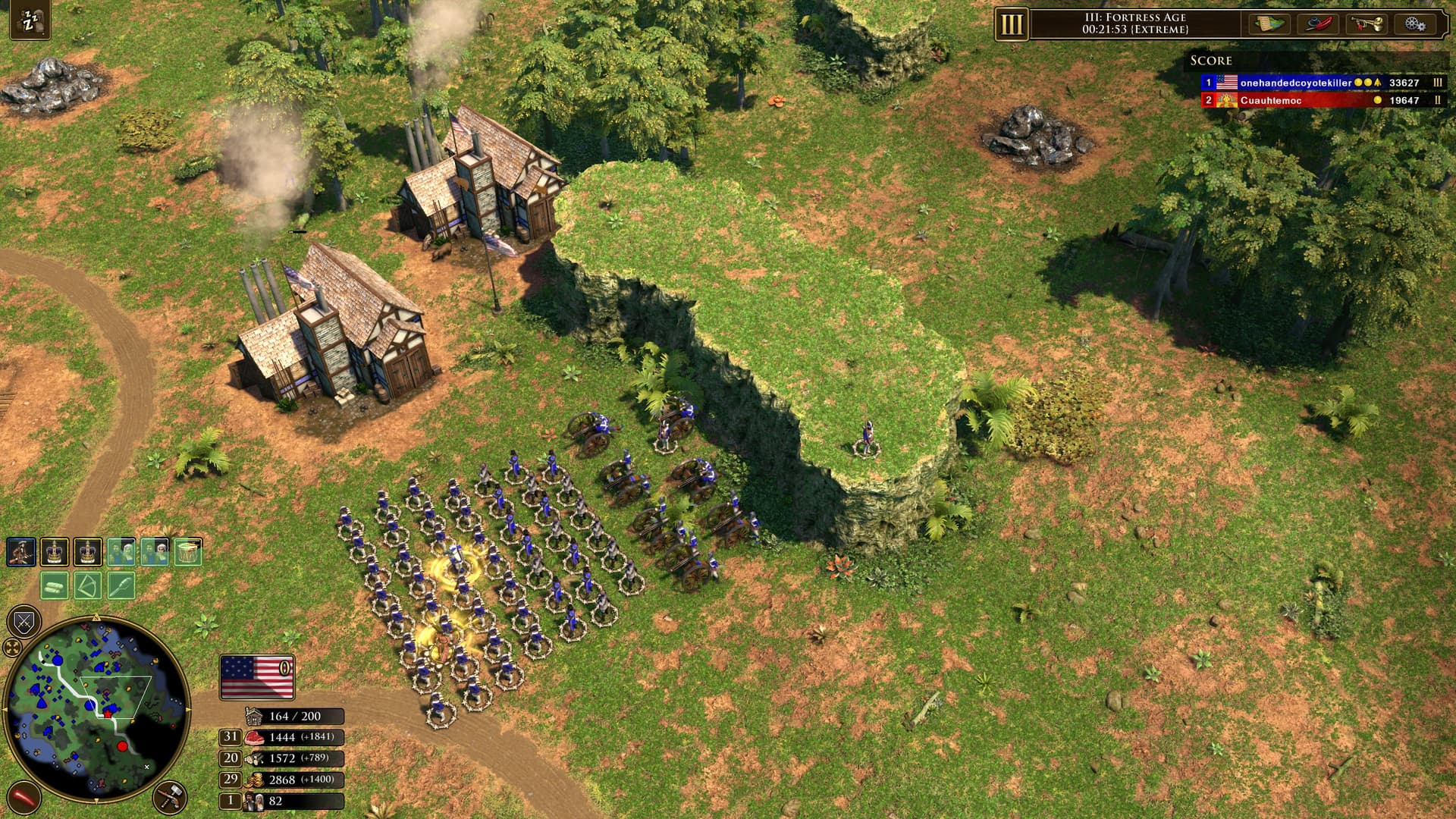Click the green wood logs icon

coord(55,585)
